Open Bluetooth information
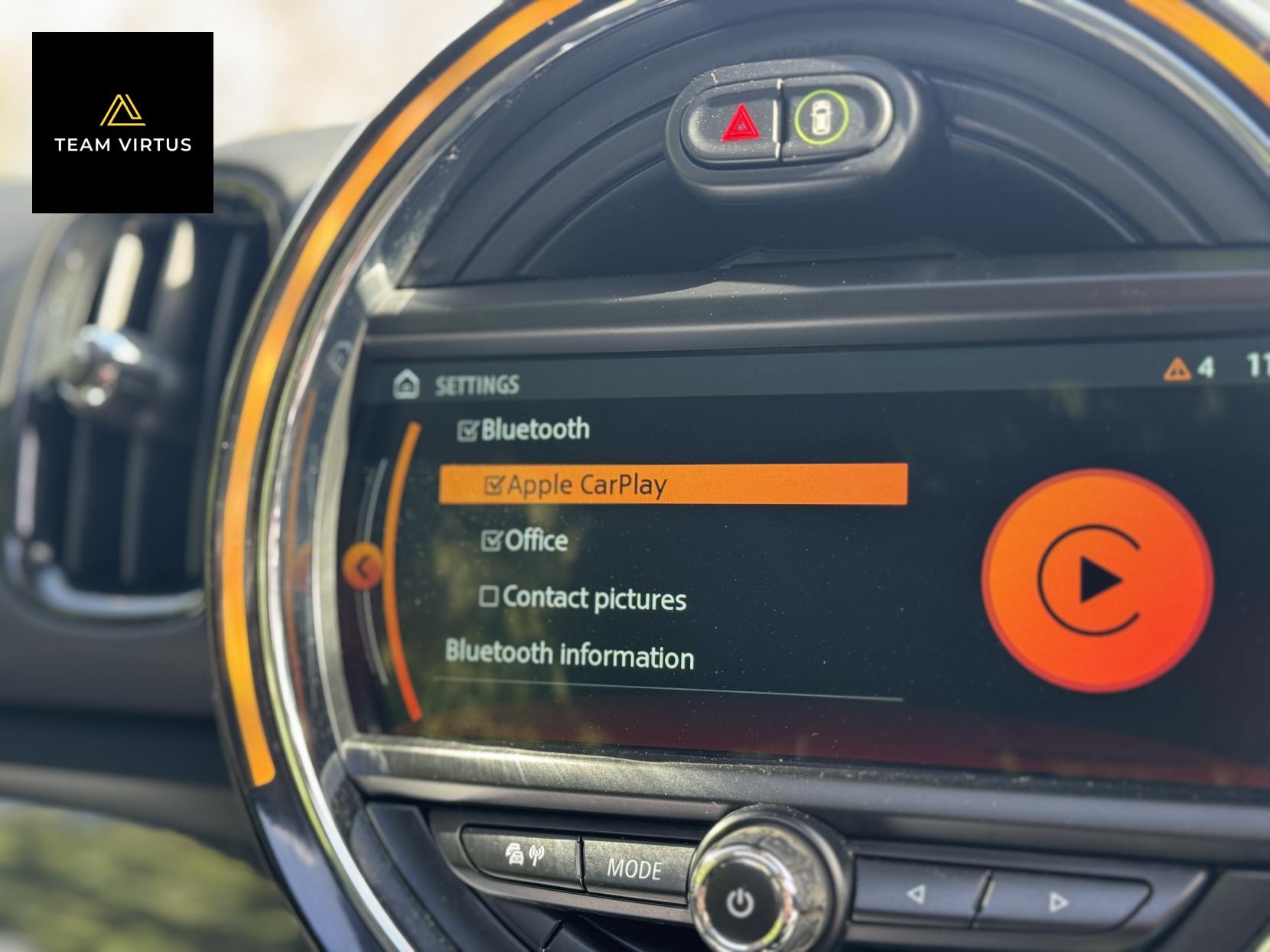This screenshot has width=1270, height=952. coord(569,655)
